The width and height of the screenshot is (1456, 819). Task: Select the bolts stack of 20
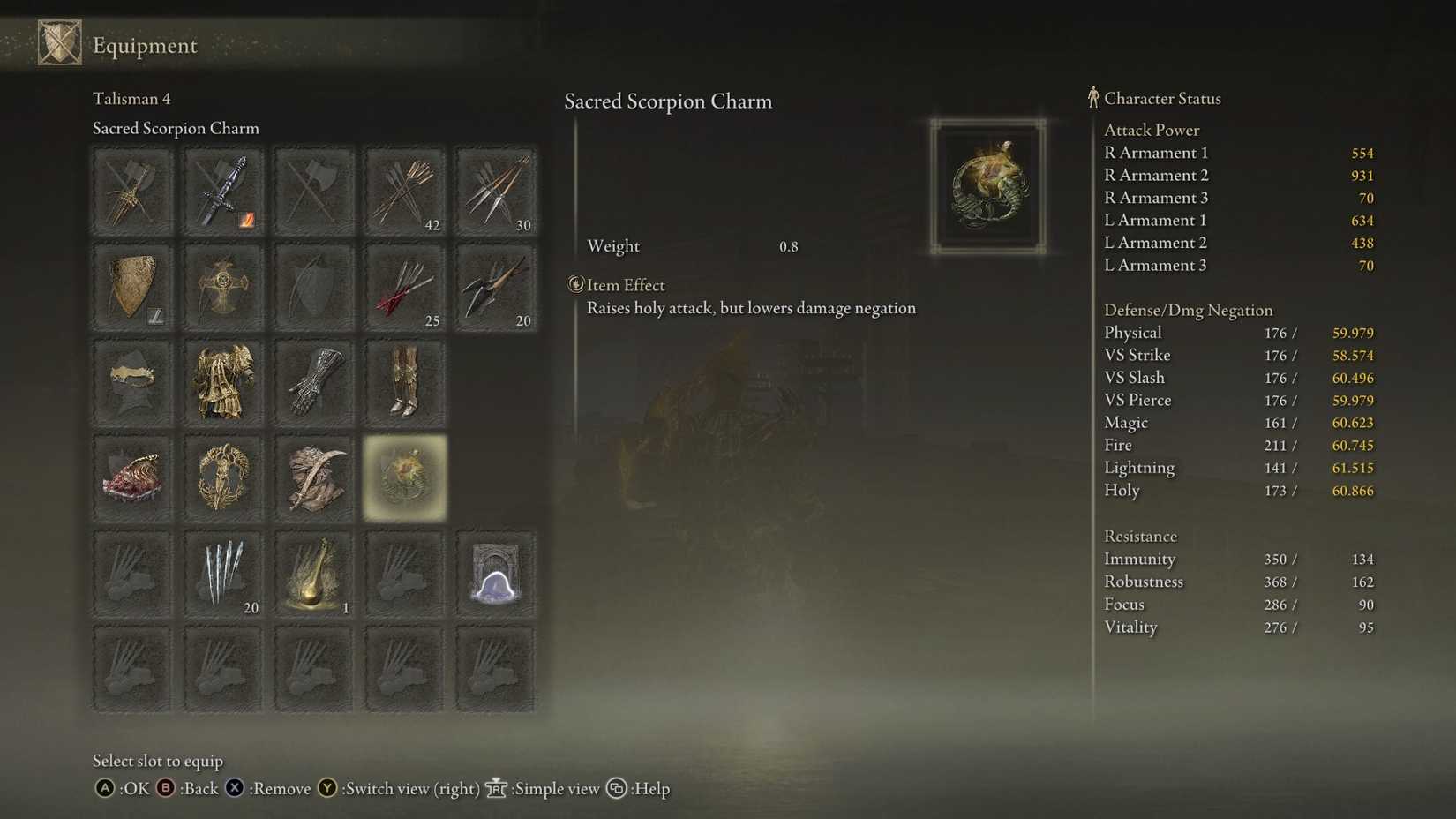pyautogui.click(x=495, y=287)
